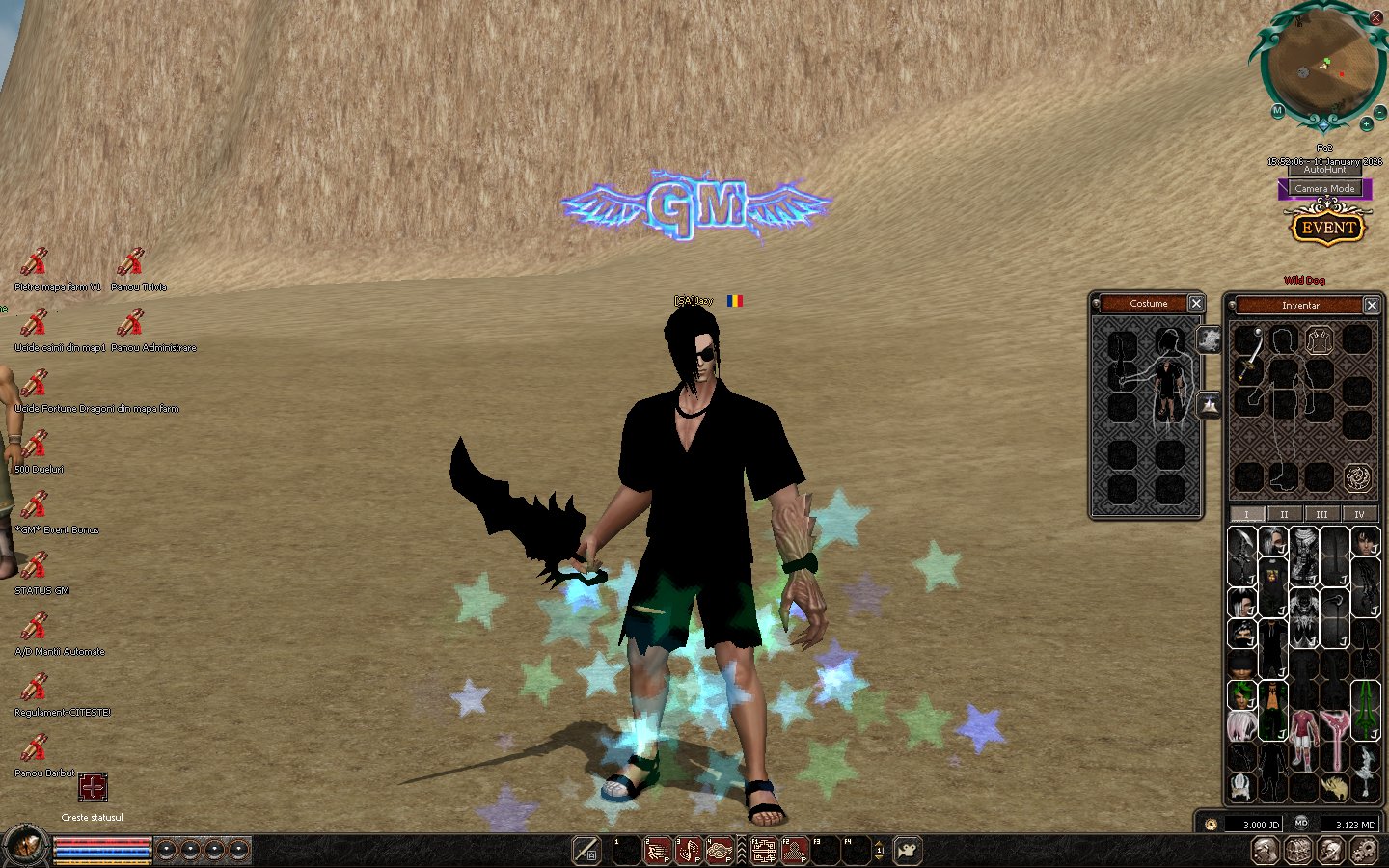Open the Panou Trivia scroll
Image resolution: width=1389 pixels, height=868 pixels.
click(x=130, y=262)
